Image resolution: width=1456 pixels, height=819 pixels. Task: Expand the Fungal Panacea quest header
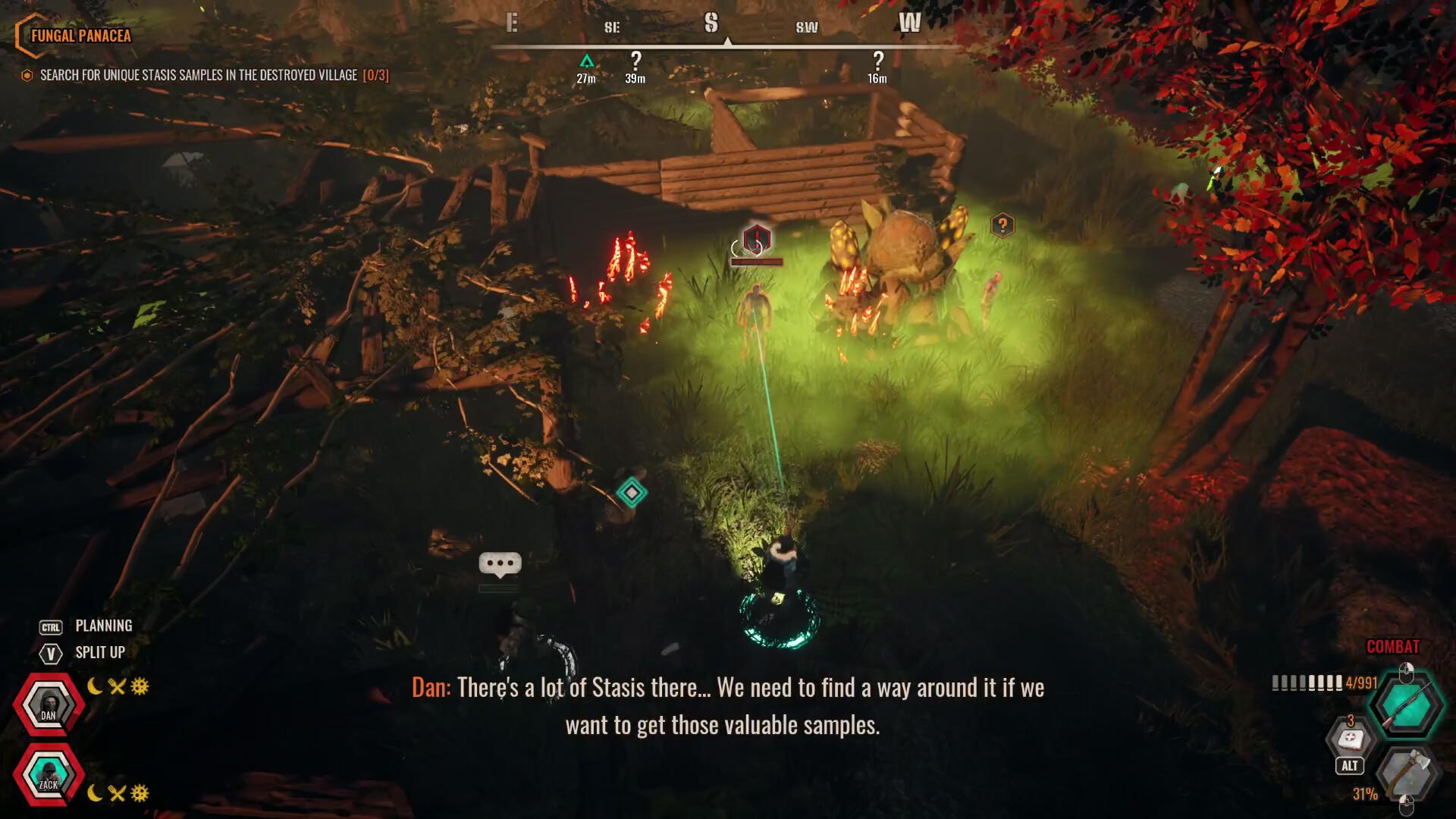point(80,35)
